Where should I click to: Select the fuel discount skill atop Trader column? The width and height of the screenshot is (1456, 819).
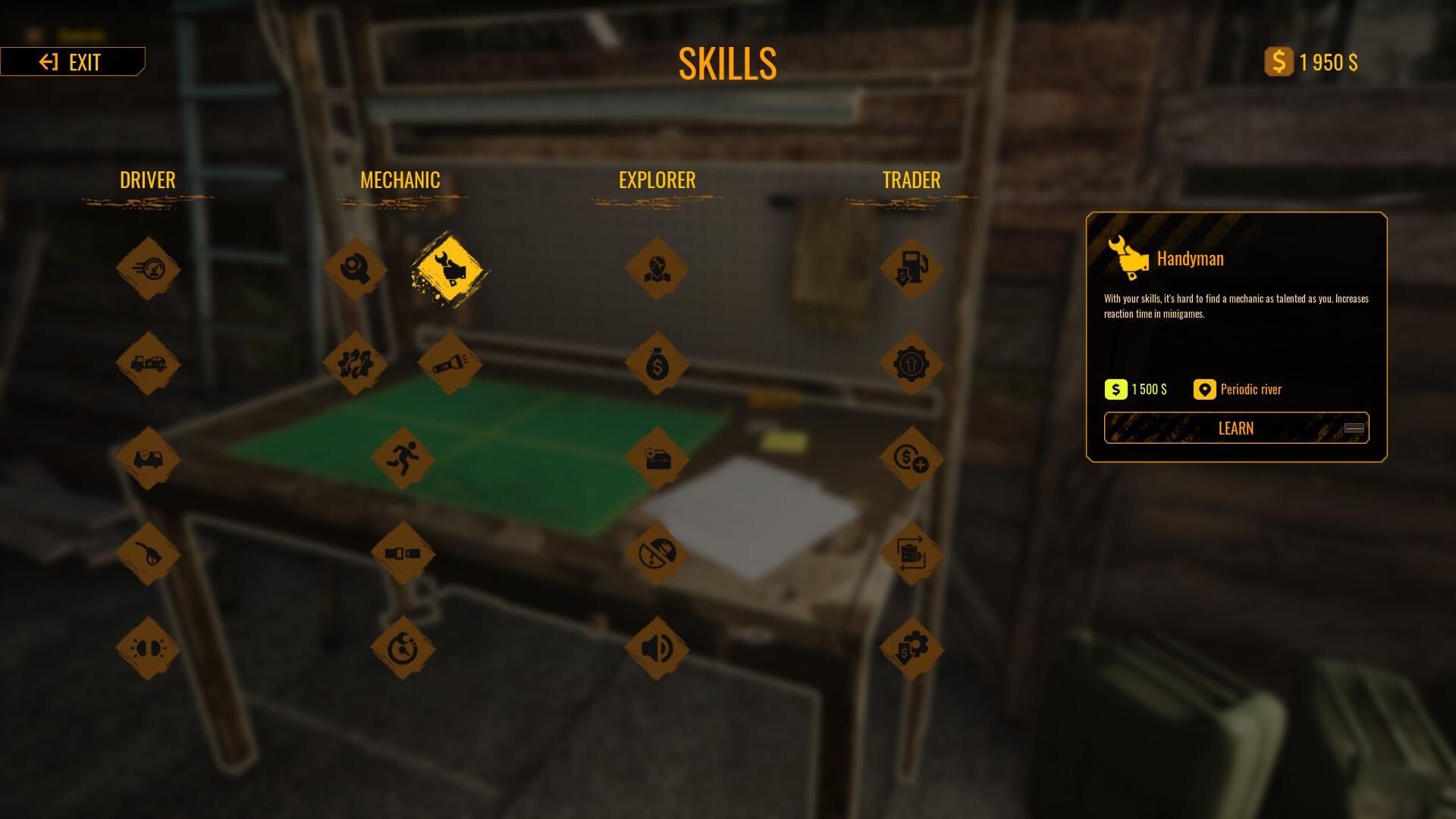pos(912,267)
